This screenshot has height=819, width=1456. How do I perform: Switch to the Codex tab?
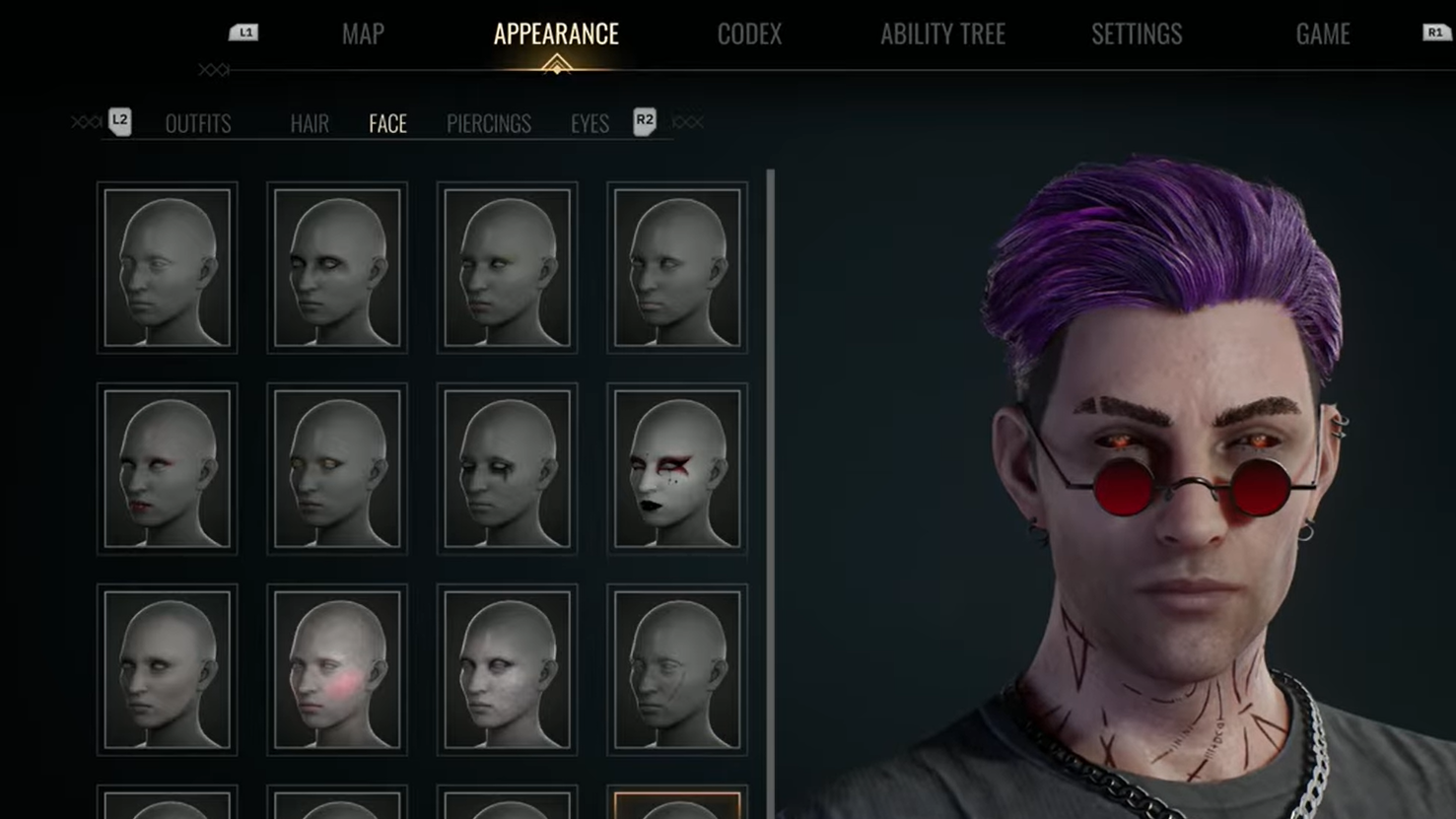tap(749, 34)
